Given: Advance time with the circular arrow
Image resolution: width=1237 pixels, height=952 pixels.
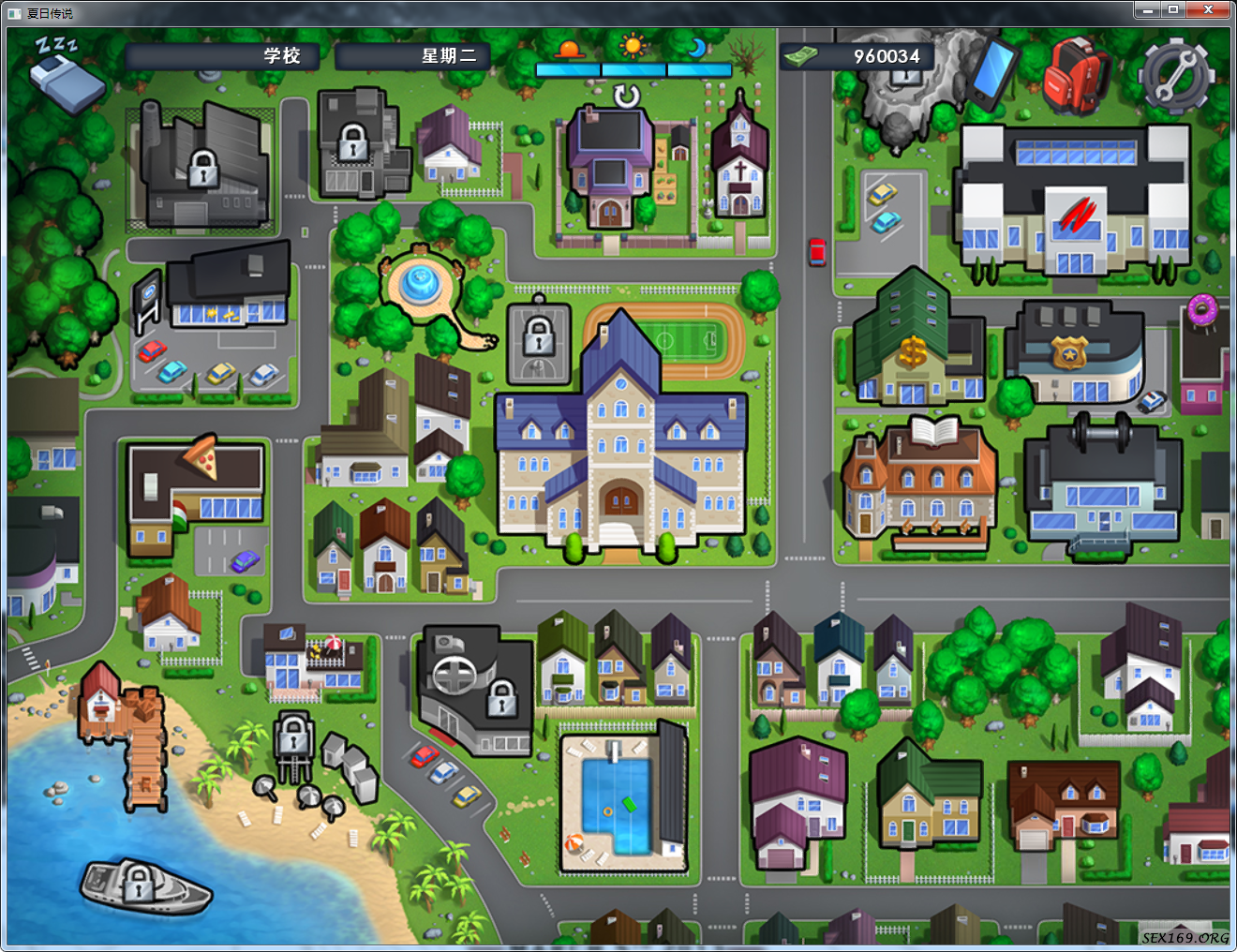Looking at the screenshot, I should point(626,96).
